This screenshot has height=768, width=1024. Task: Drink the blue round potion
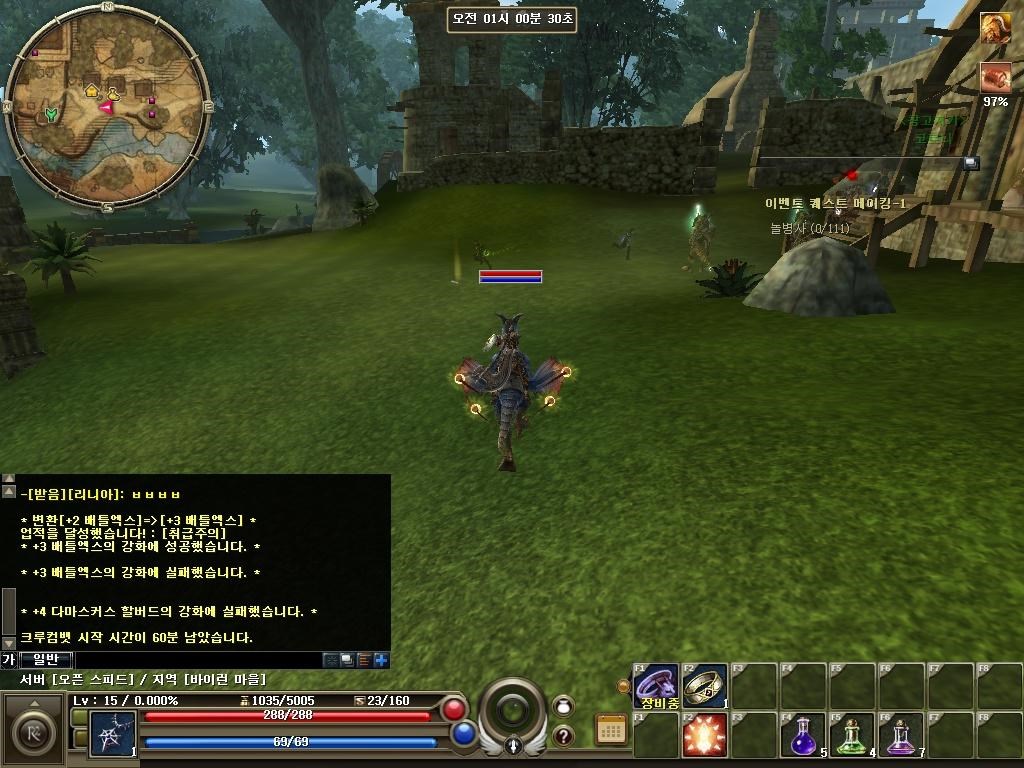pos(803,735)
